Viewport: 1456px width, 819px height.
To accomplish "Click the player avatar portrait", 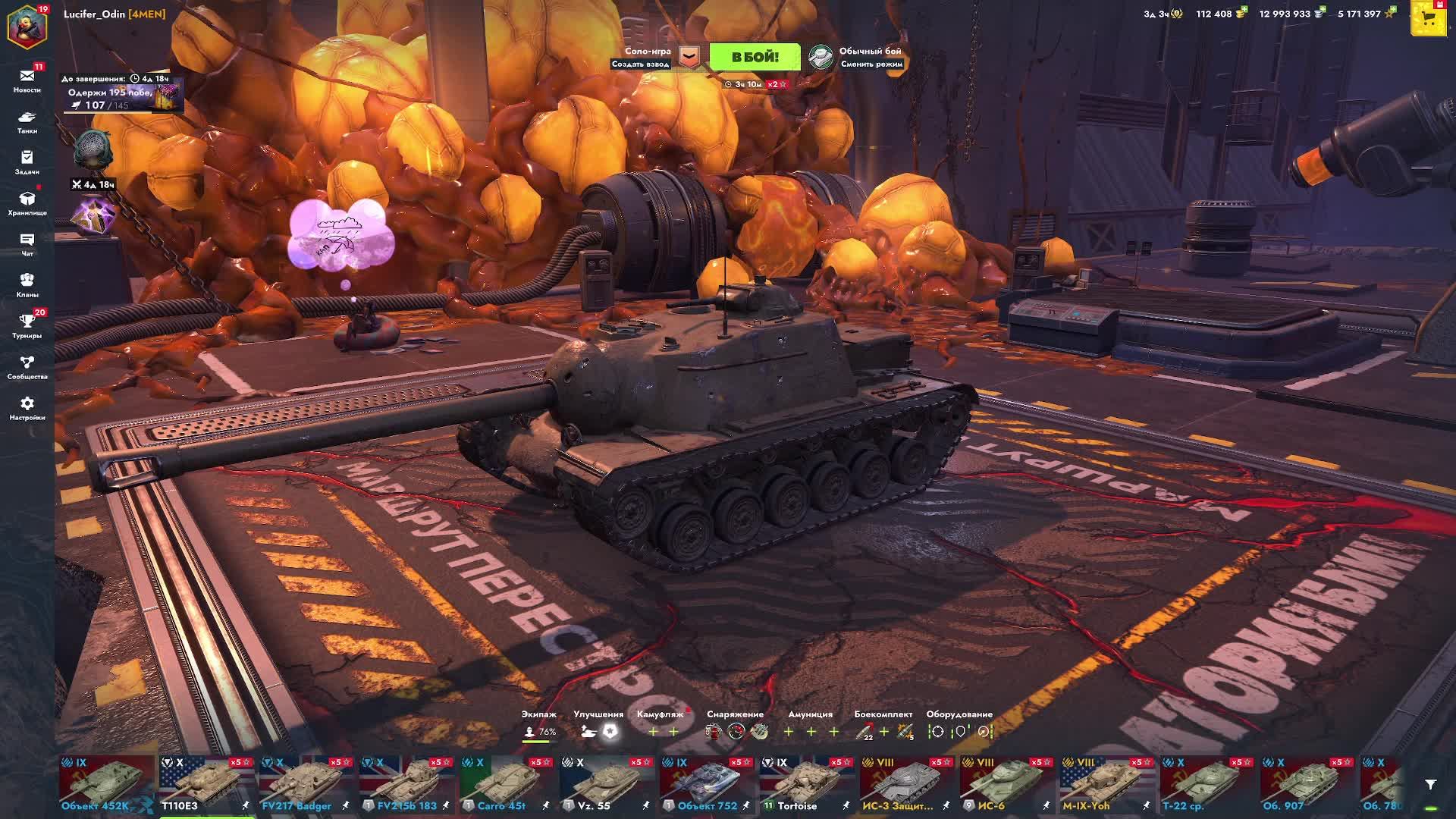I will pyautogui.click(x=27, y=24).
